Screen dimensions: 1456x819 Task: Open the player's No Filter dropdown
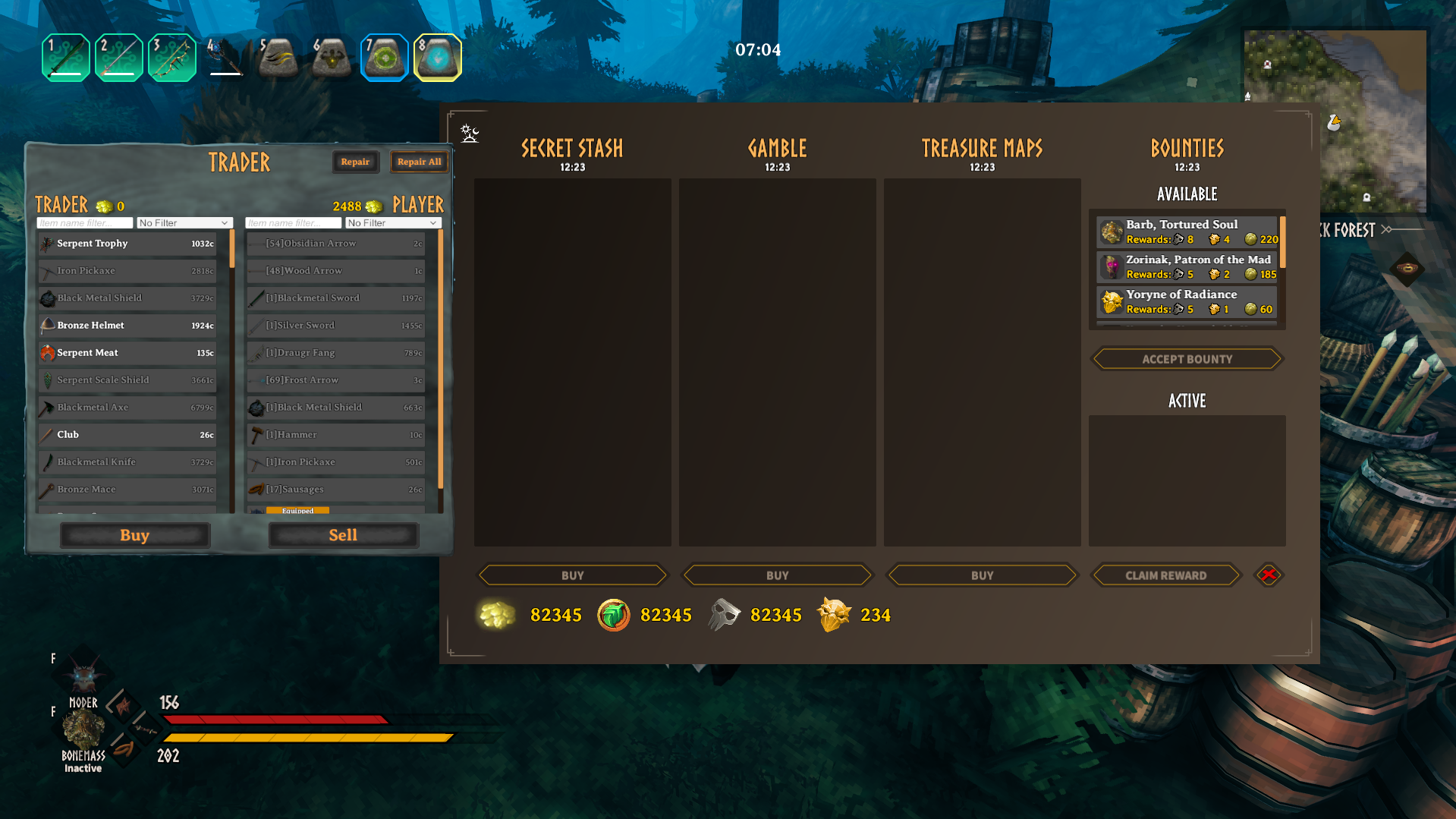click(392, 222)
